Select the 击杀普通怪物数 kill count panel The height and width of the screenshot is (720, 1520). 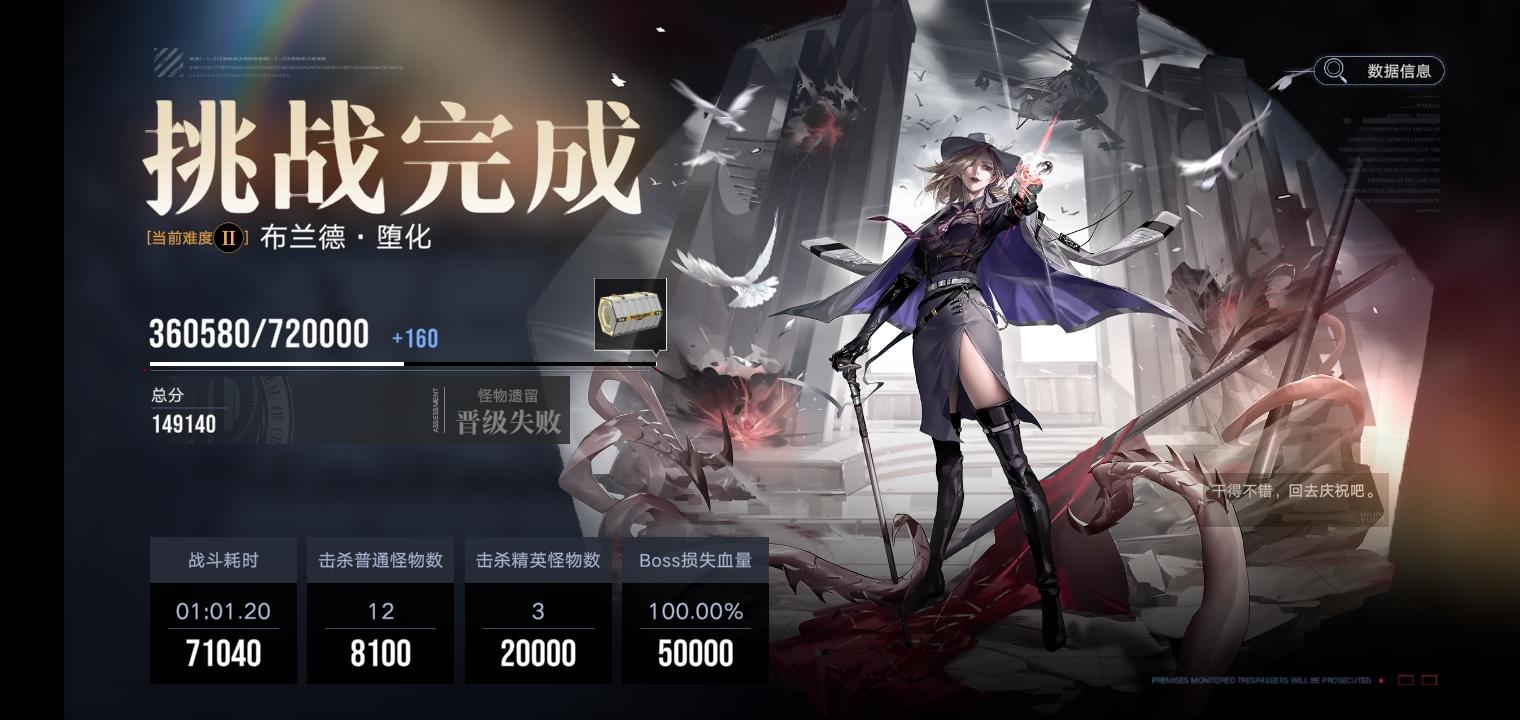(380, 610)
